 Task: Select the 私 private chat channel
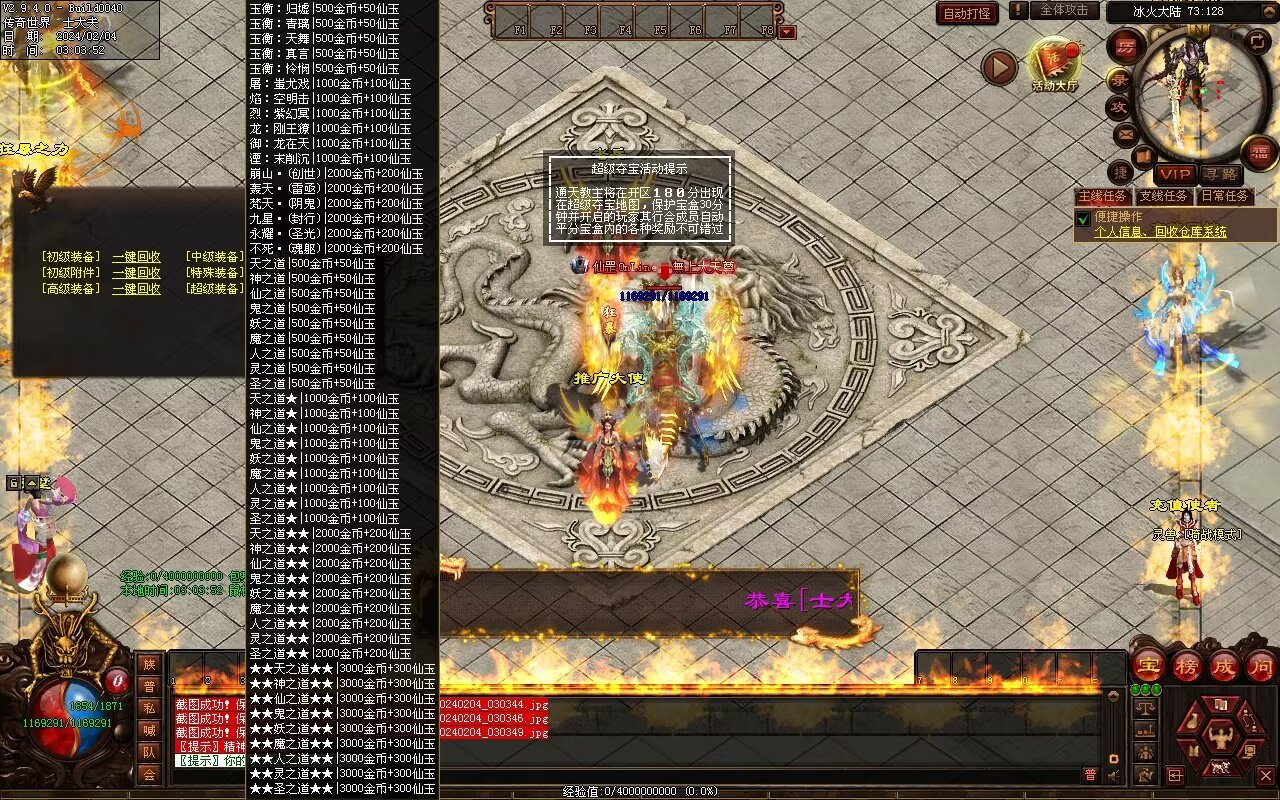(x=149, y=707)
